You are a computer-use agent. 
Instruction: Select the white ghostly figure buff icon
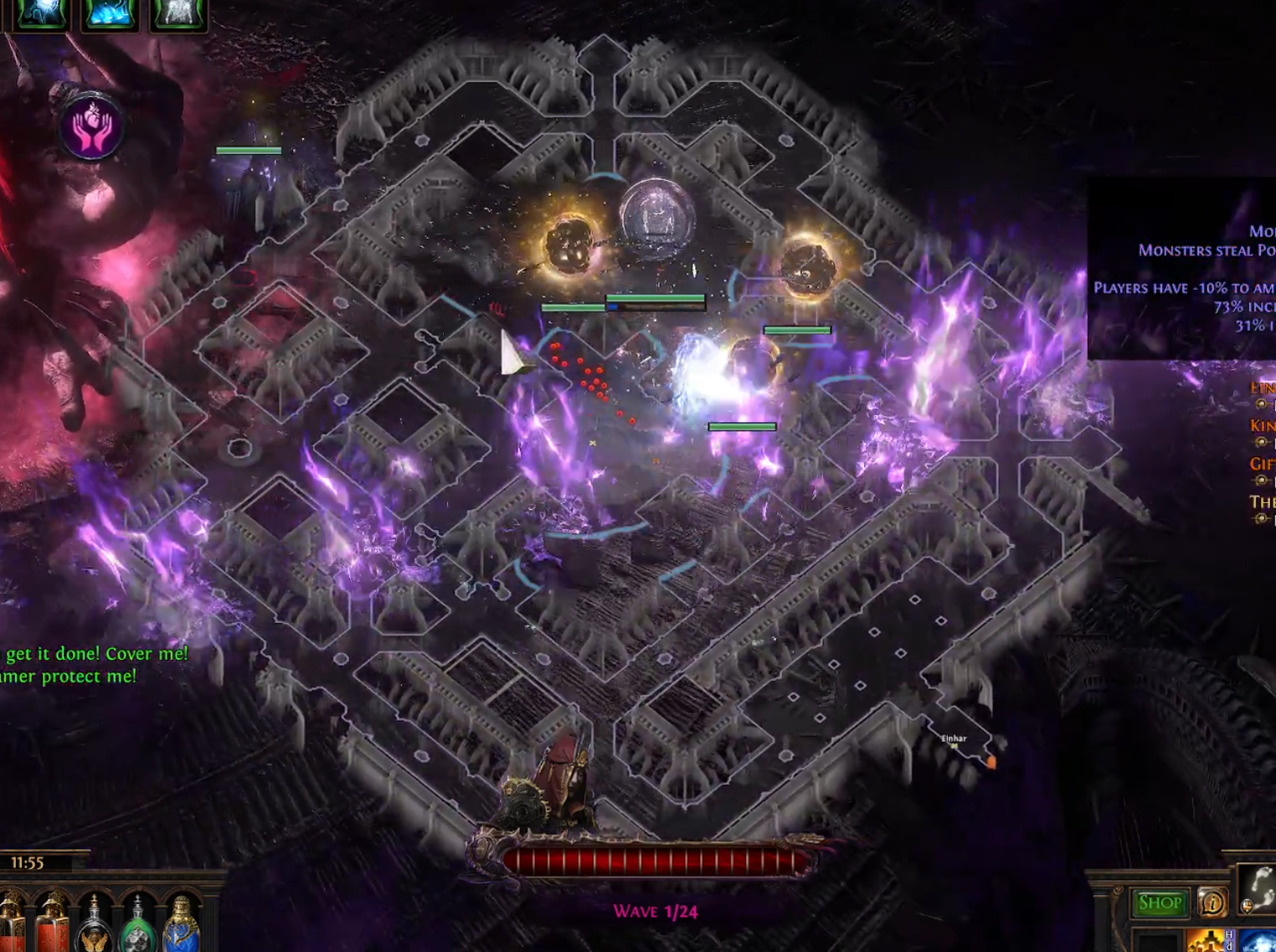click(178, 14)
